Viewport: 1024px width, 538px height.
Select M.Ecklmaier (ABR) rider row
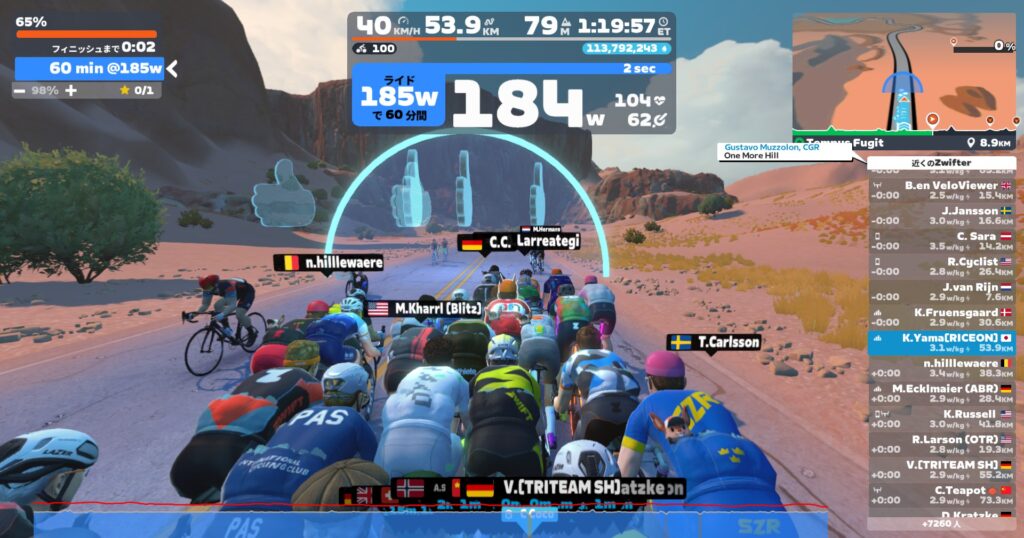click(x=942, y=393)
